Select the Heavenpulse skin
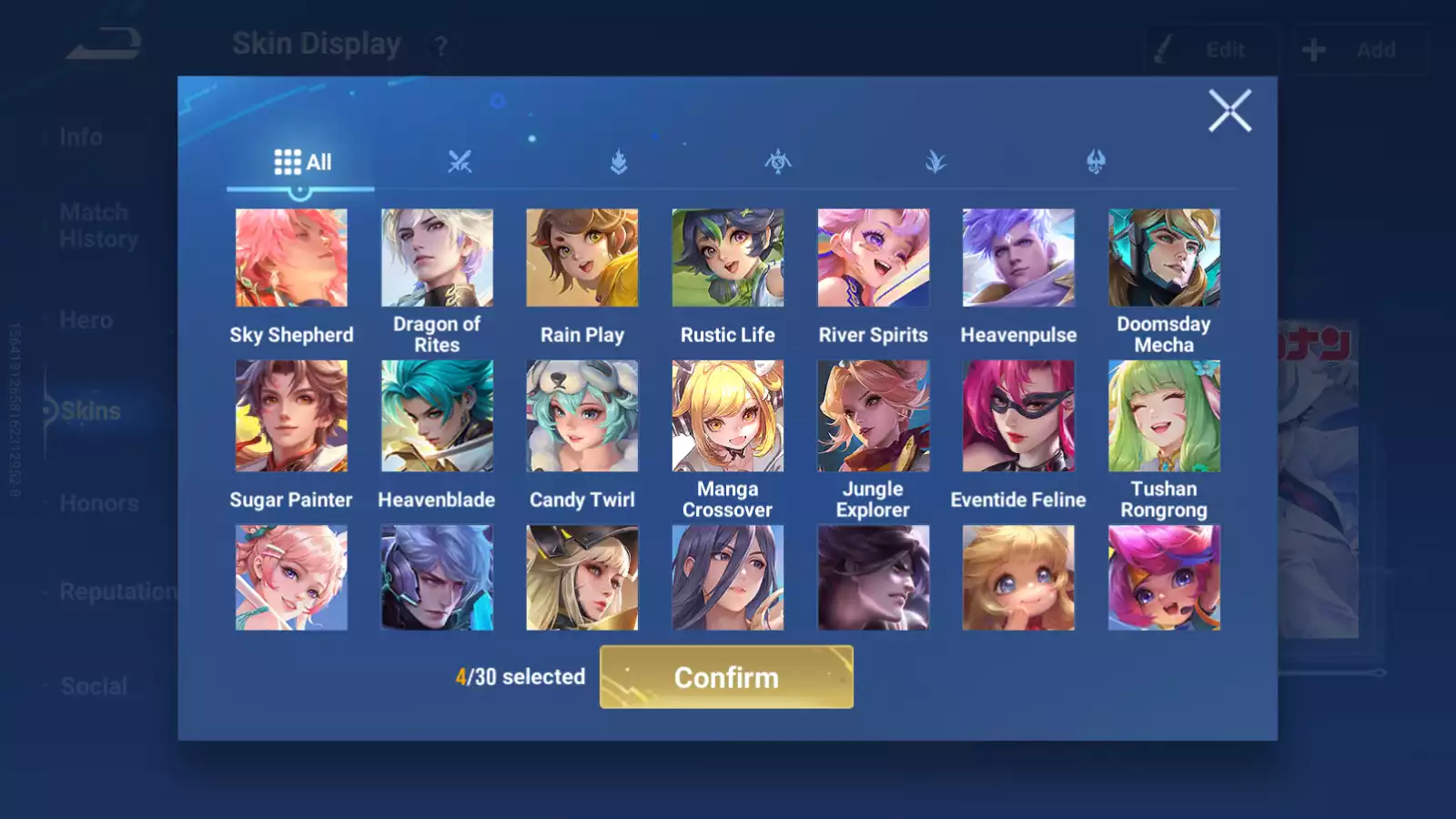This screenshot has height=819, width=1456. [x=1018, y=258]
